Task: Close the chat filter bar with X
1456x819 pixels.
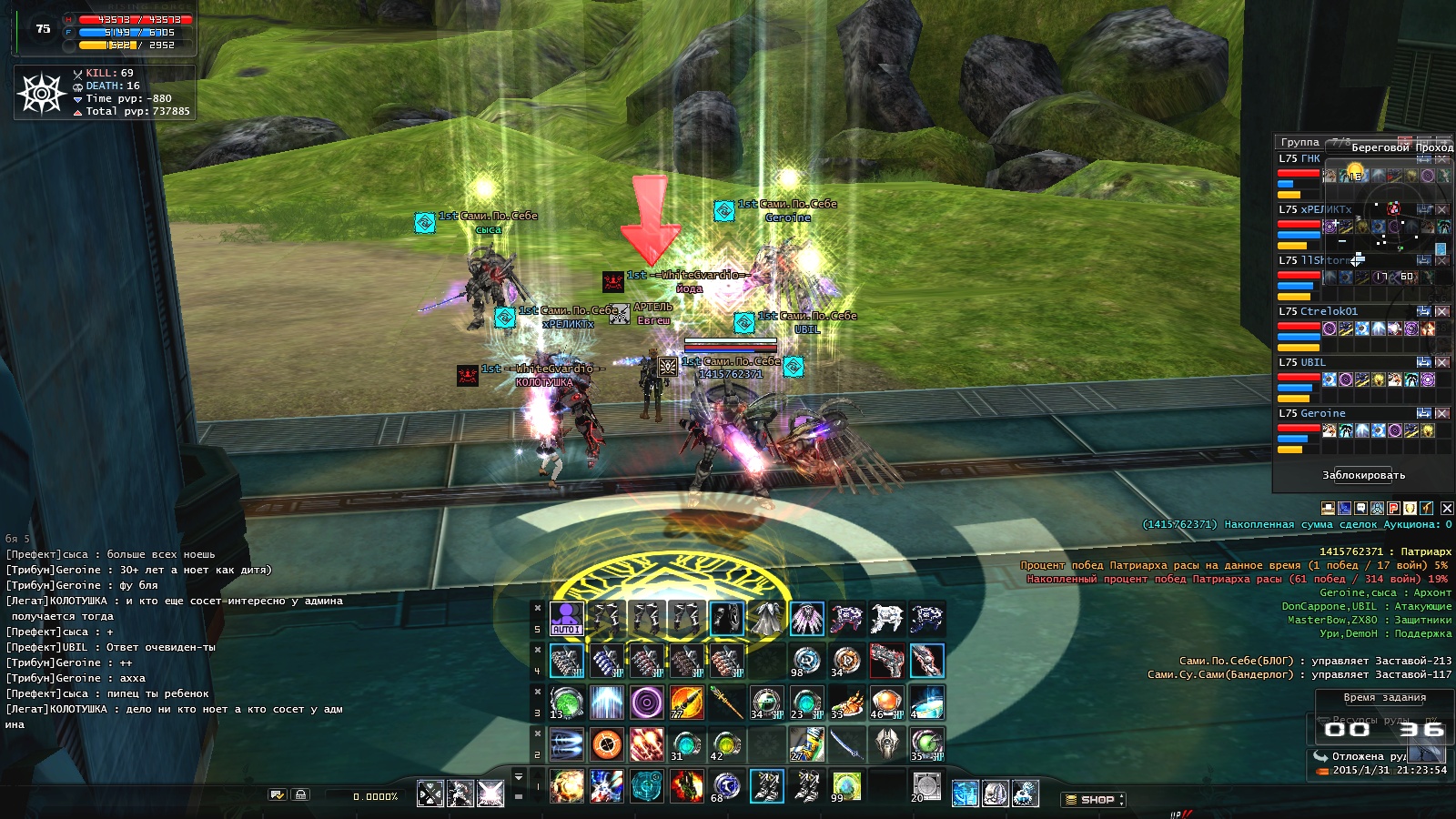Action: click(x=1447, y=508)
